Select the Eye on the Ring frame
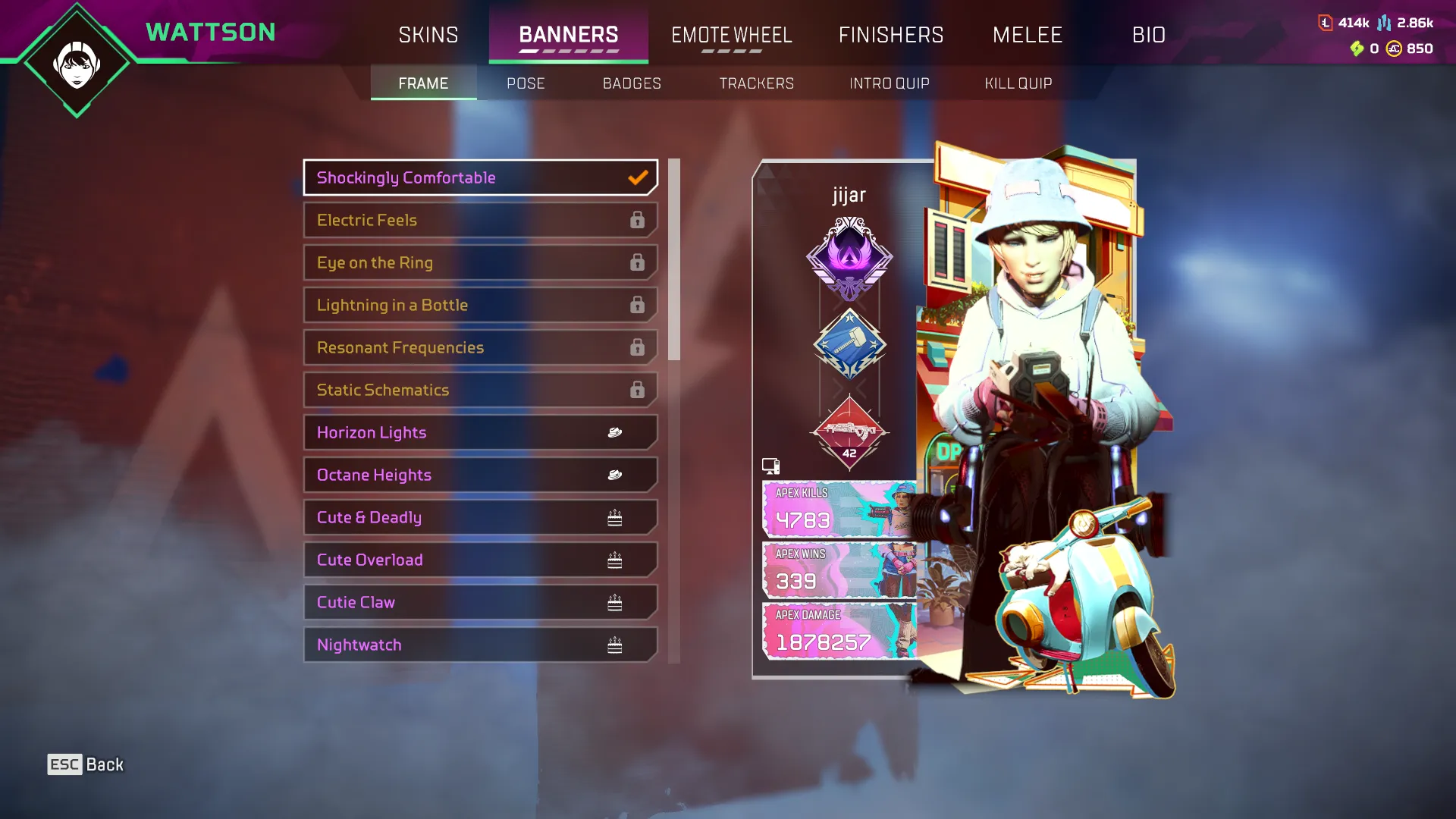This screenshot has width=1456, height=819. pyautogui.click(x=480, y=262)
